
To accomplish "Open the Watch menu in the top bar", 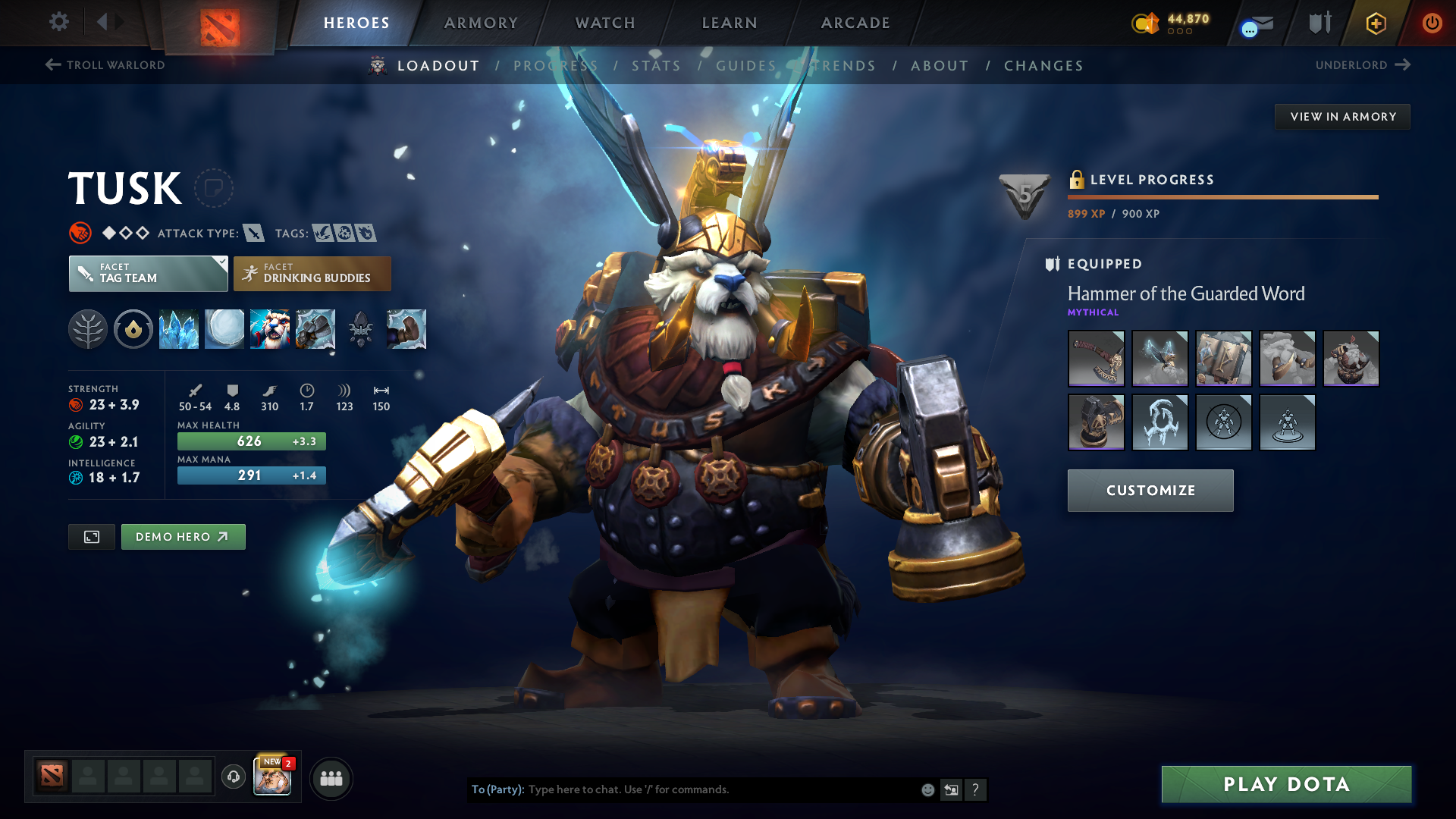I will tap(604, 23).
